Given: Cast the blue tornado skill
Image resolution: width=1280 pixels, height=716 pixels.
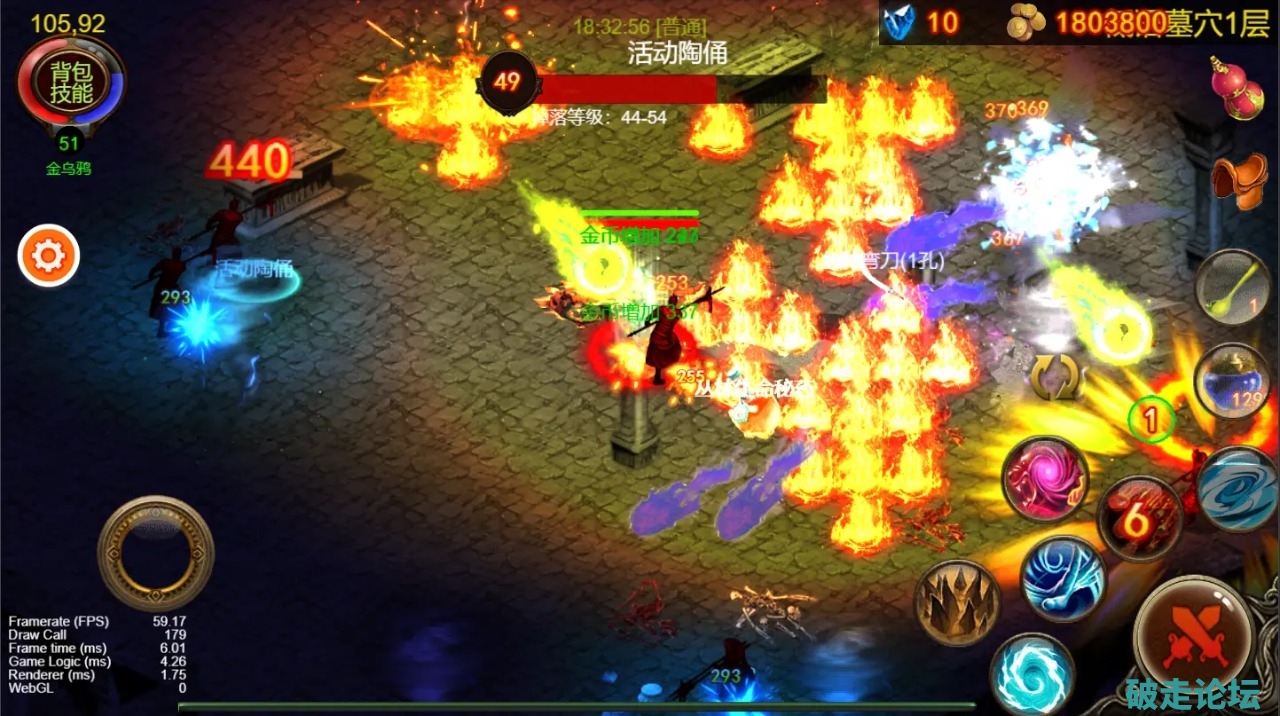Looking at the screenshot, I should pyautogui.click(x=1238, y=487).
